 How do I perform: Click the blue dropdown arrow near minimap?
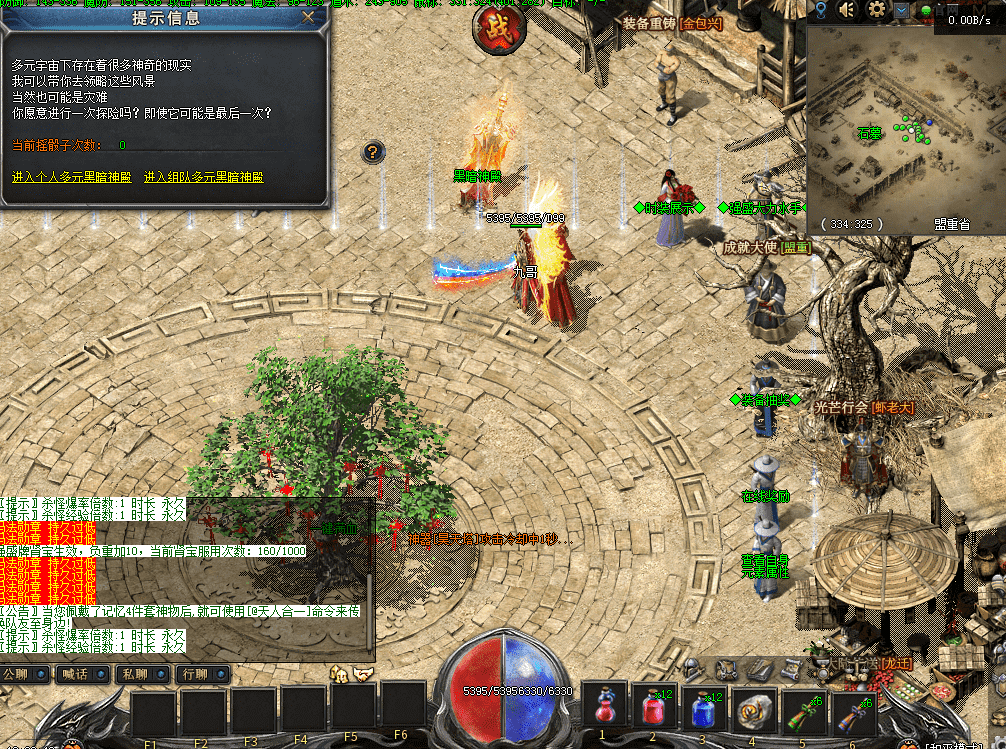point(903,11)
